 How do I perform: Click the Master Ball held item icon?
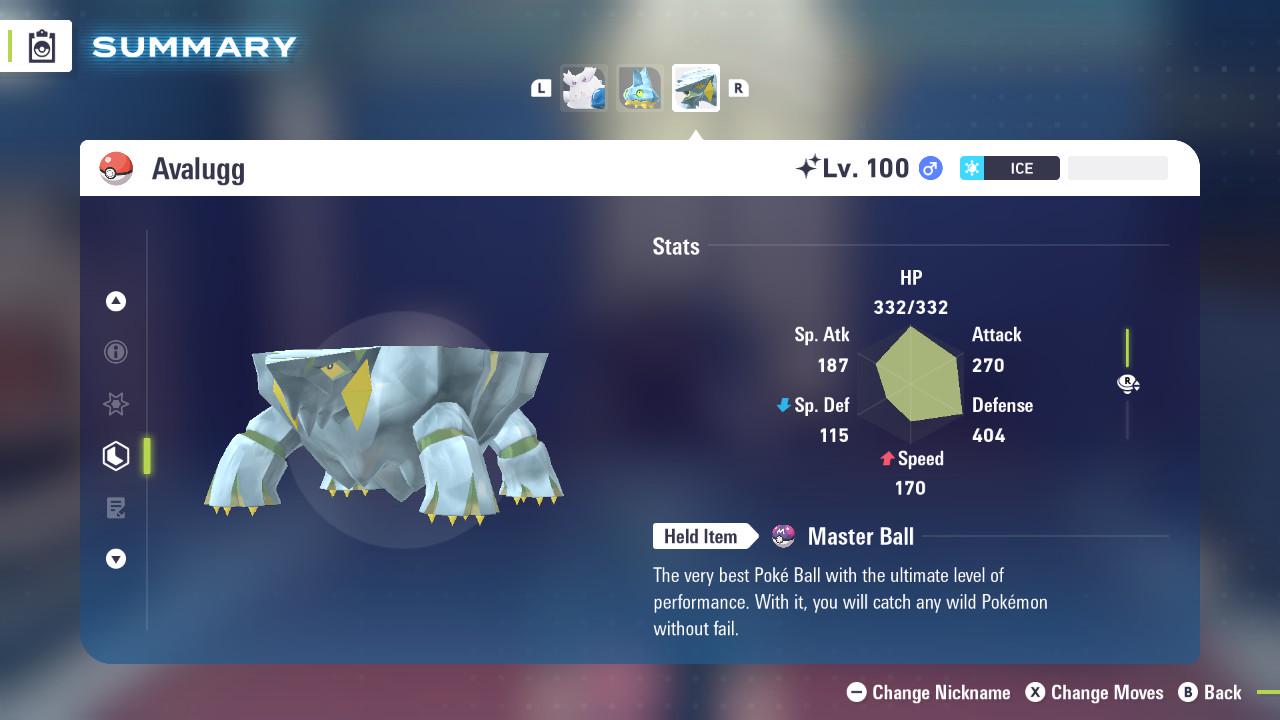[x=785, y=536]
